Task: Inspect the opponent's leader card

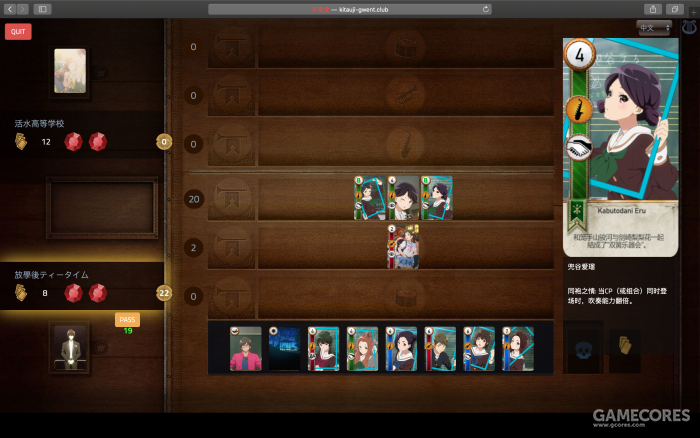Action: click(70, 71)
